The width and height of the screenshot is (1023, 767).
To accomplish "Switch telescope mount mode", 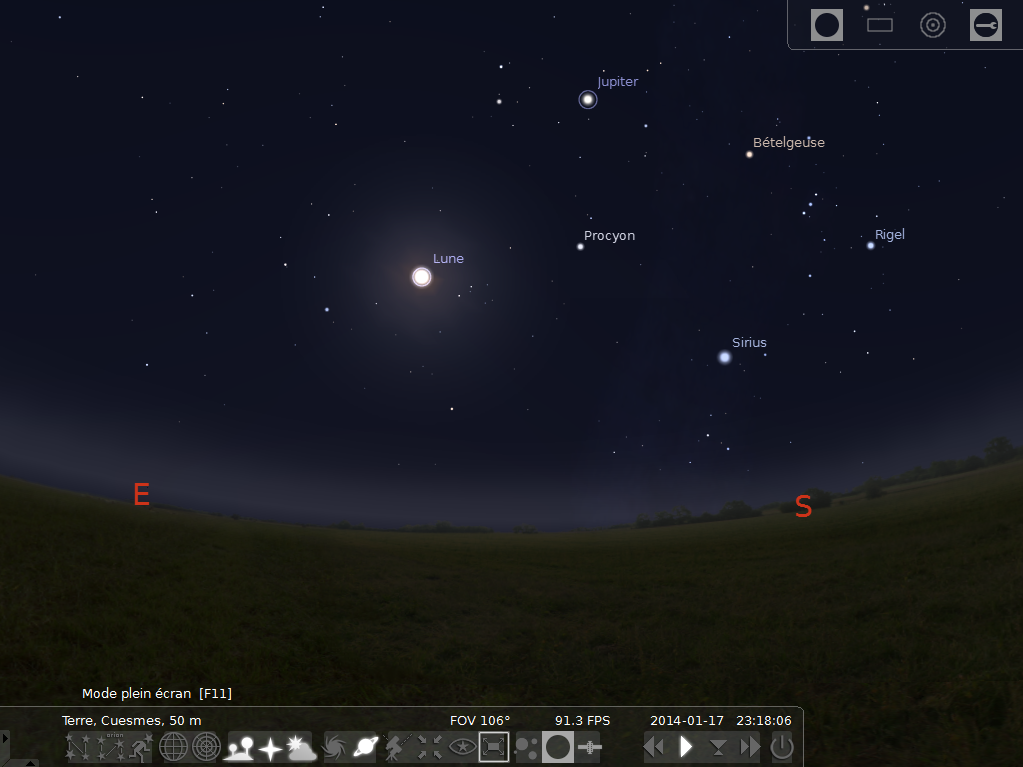I will tap(398, 746).
